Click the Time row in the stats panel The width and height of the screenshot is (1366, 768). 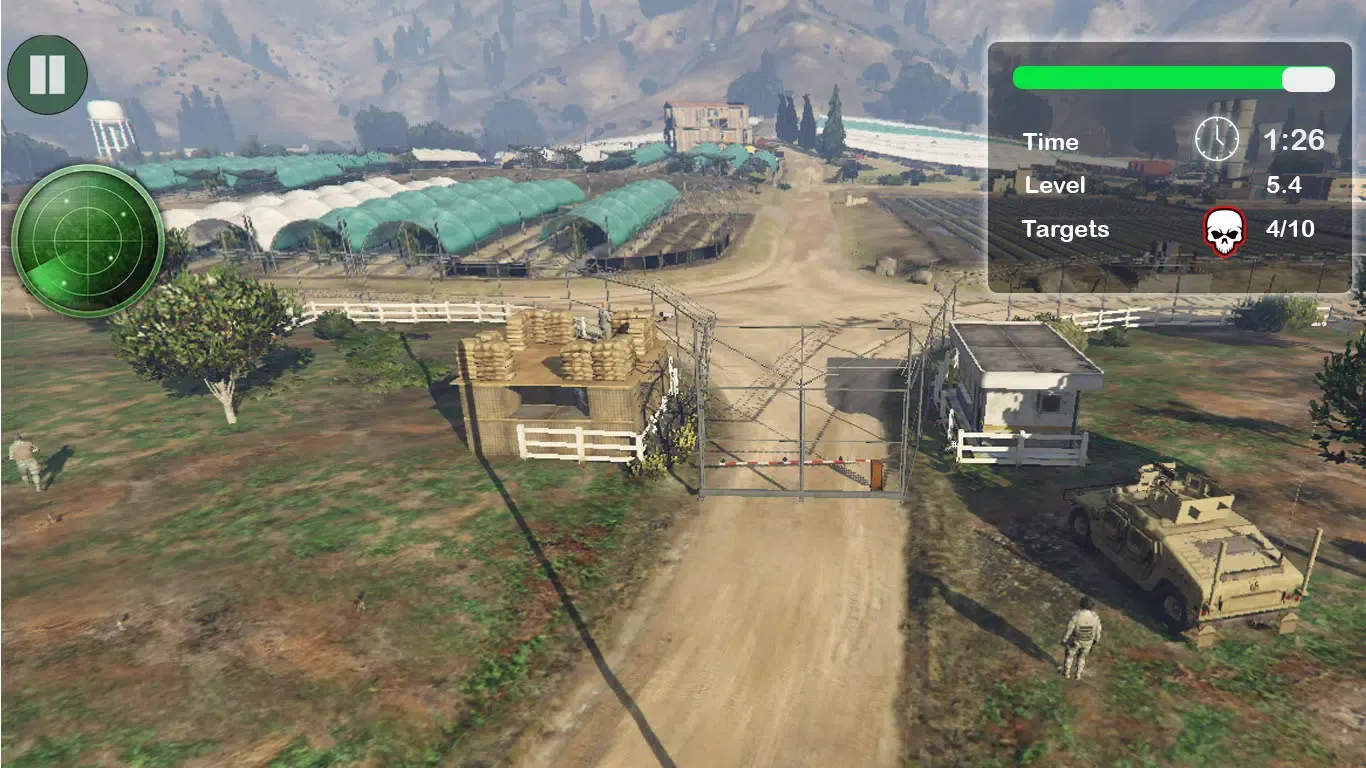(x=1051, y=142)
